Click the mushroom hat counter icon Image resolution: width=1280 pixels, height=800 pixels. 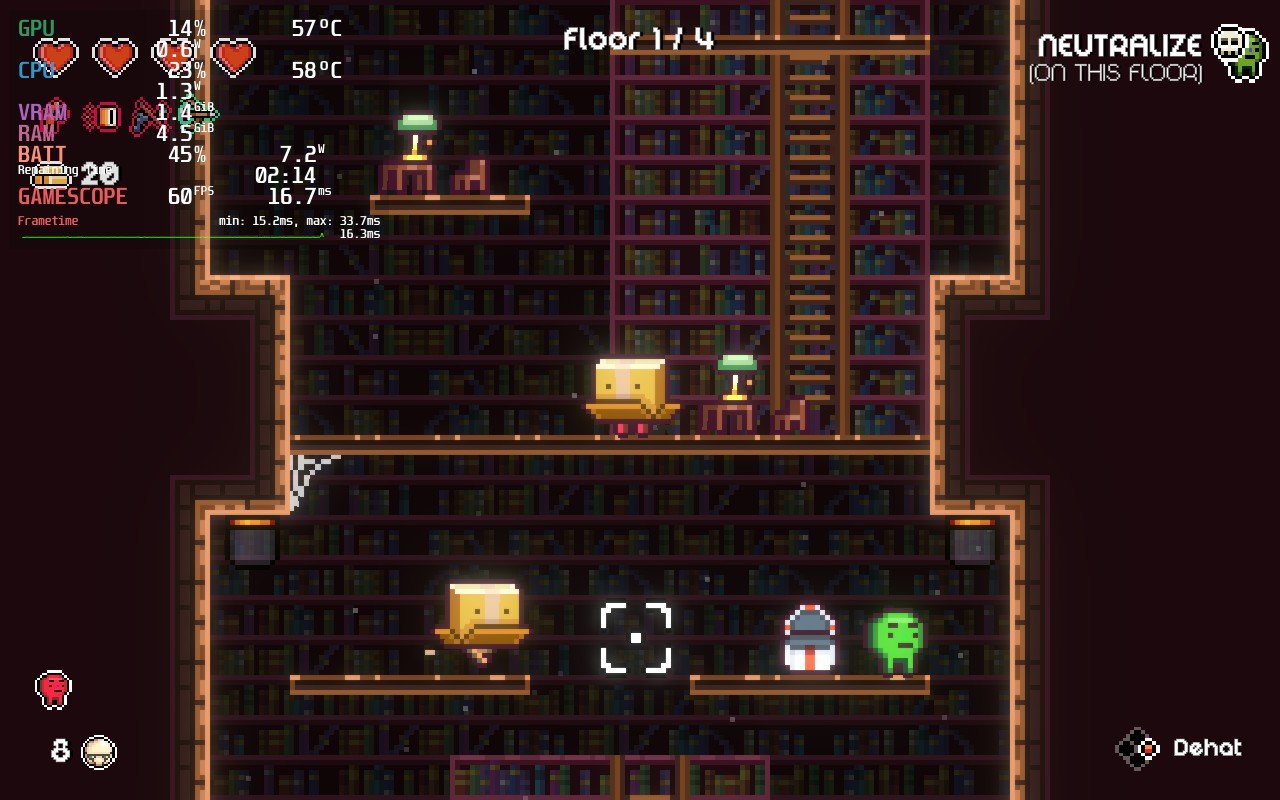point(99,751)
